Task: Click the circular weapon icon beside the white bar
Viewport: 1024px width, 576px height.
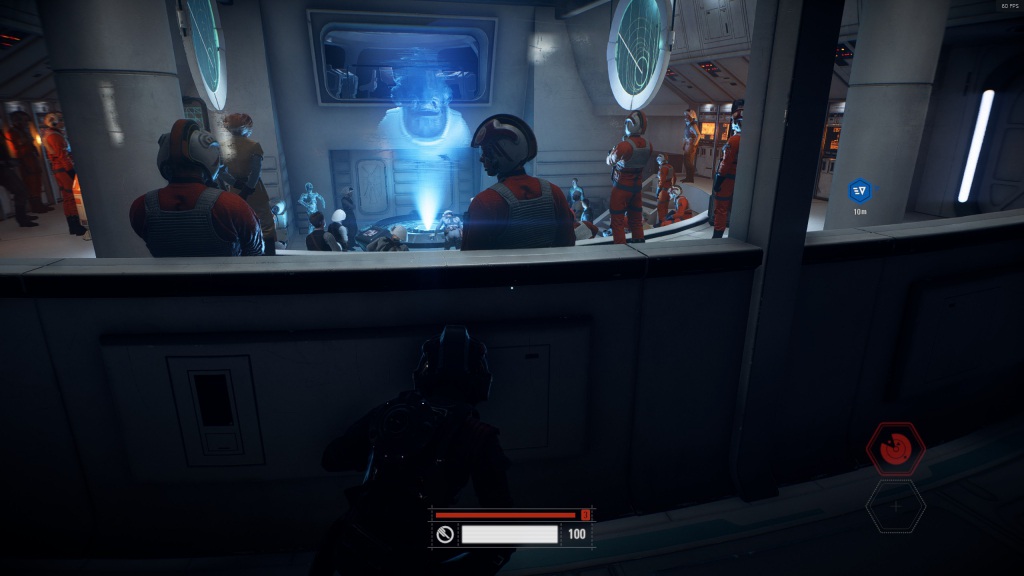Action: [445, 534]
